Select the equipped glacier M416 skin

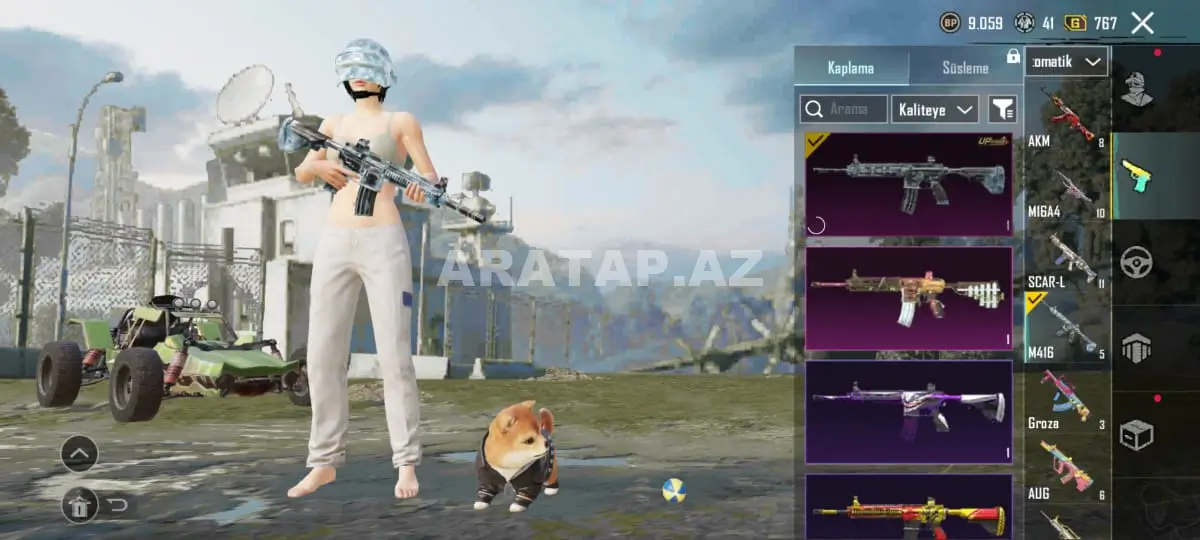(908, 184)
